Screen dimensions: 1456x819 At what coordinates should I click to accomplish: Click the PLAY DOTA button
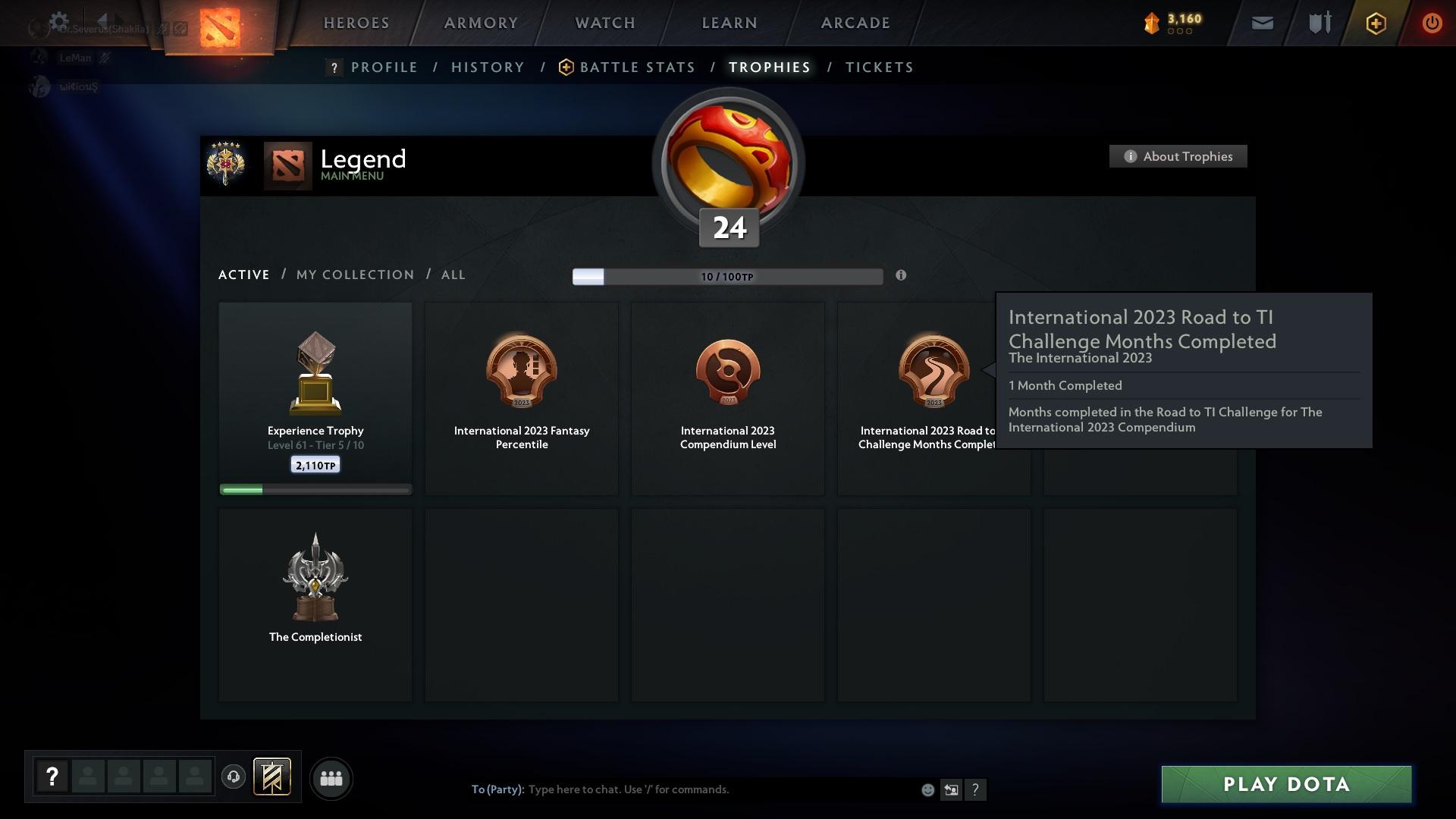[1285, 784]
